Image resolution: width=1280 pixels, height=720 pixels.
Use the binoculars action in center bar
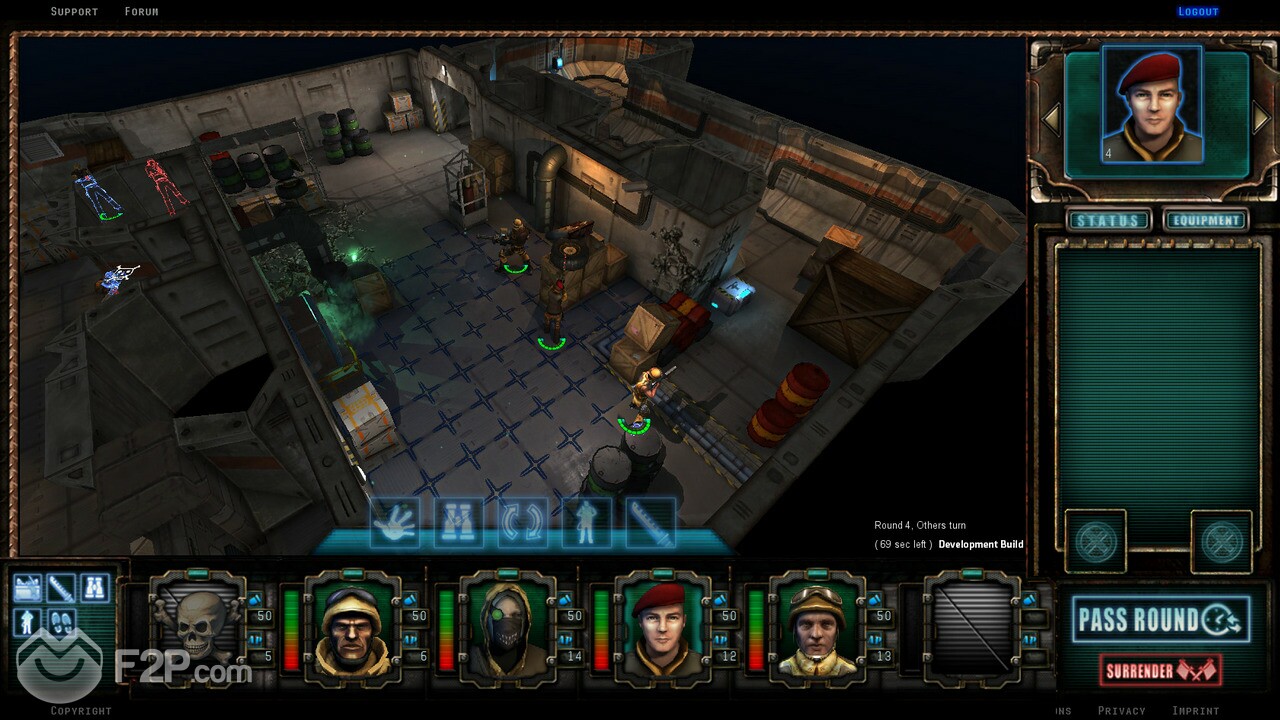tap(458, 523)
